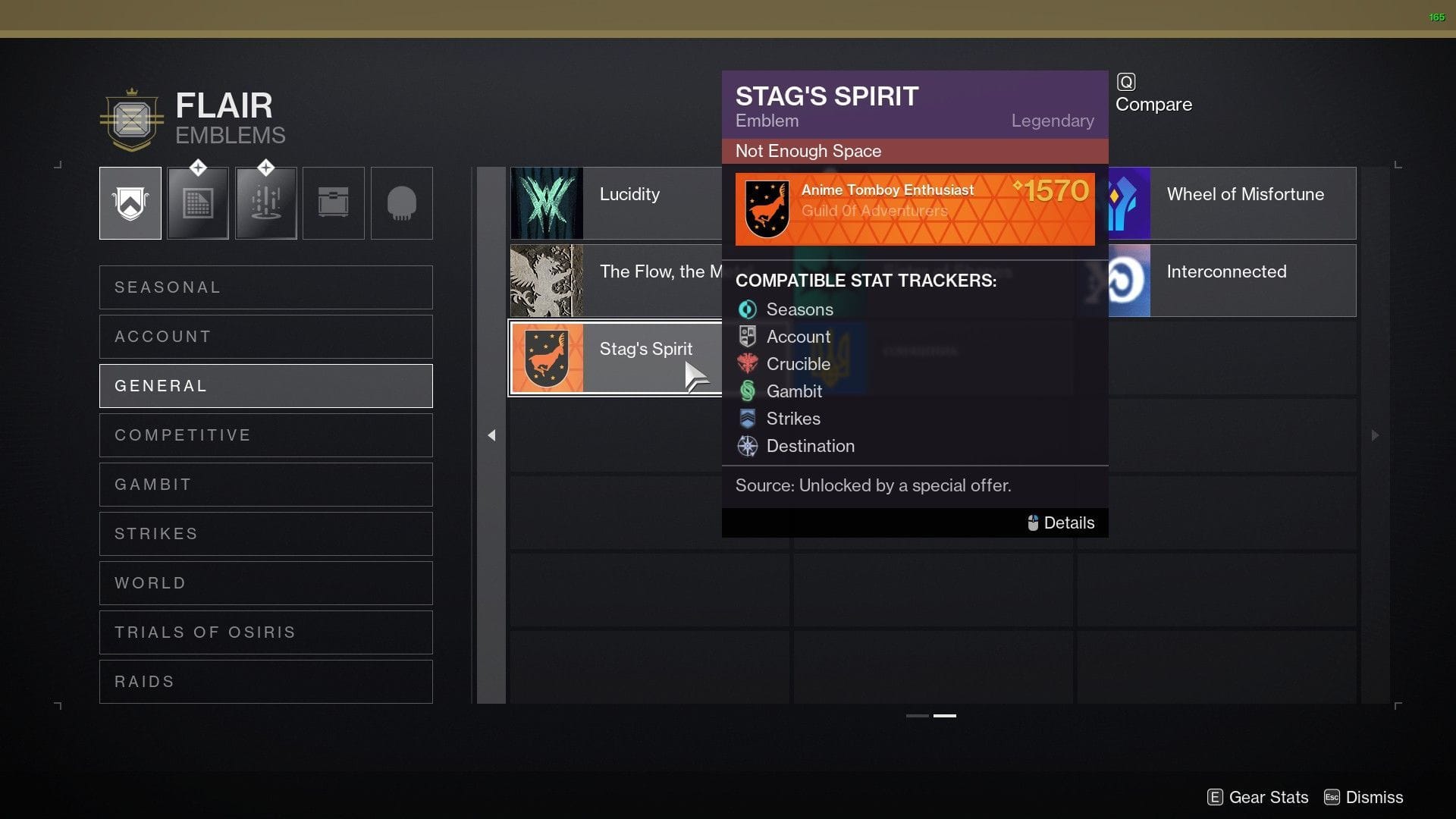The image size is (1456, 819).
Task: Open the Transmat Effects flair icon
Action: click(265, 202)
